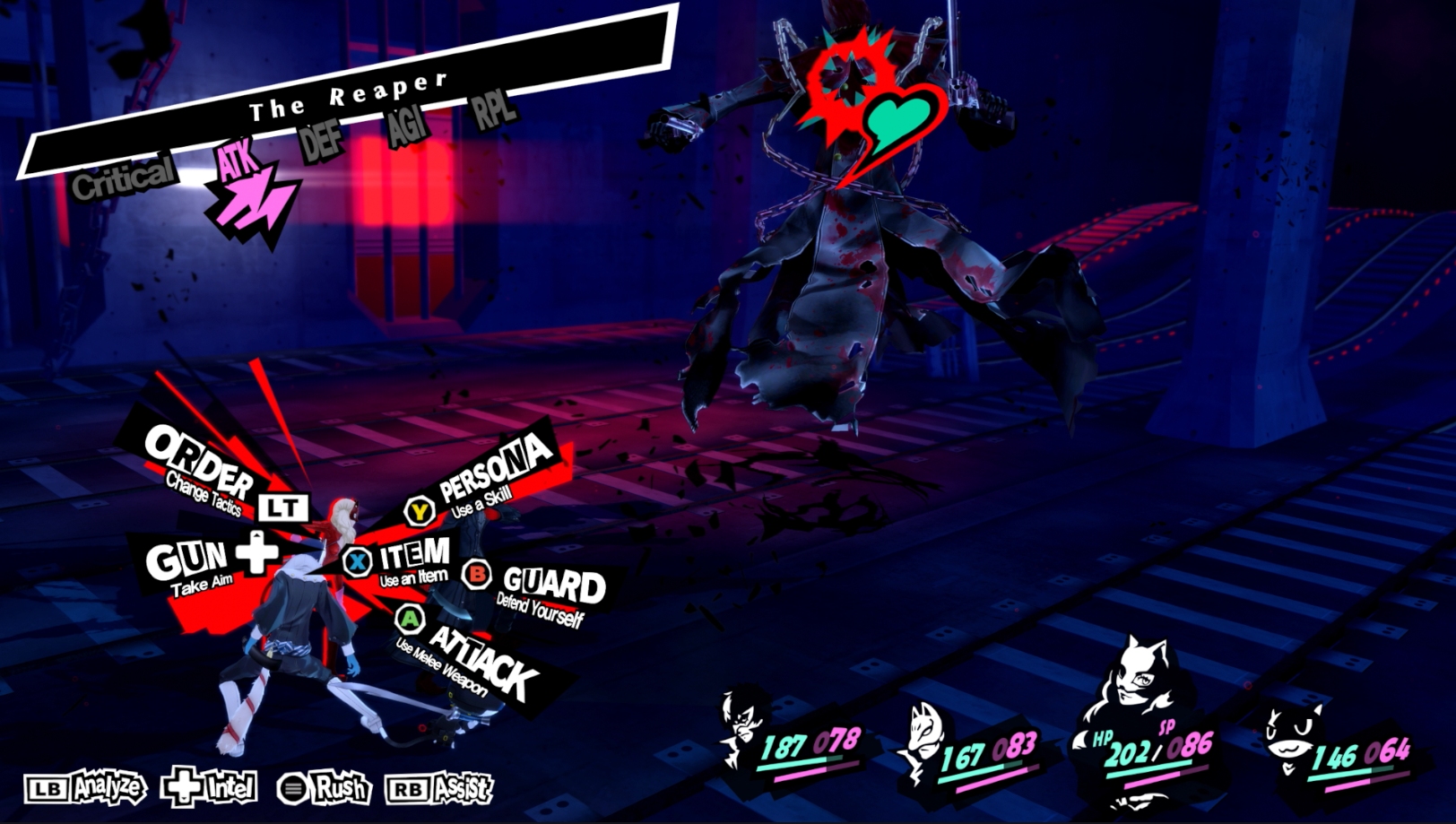The height and width of the screenshot is (824, 1456).
Task: Open Order to change tactics
Action: (199, 463)
